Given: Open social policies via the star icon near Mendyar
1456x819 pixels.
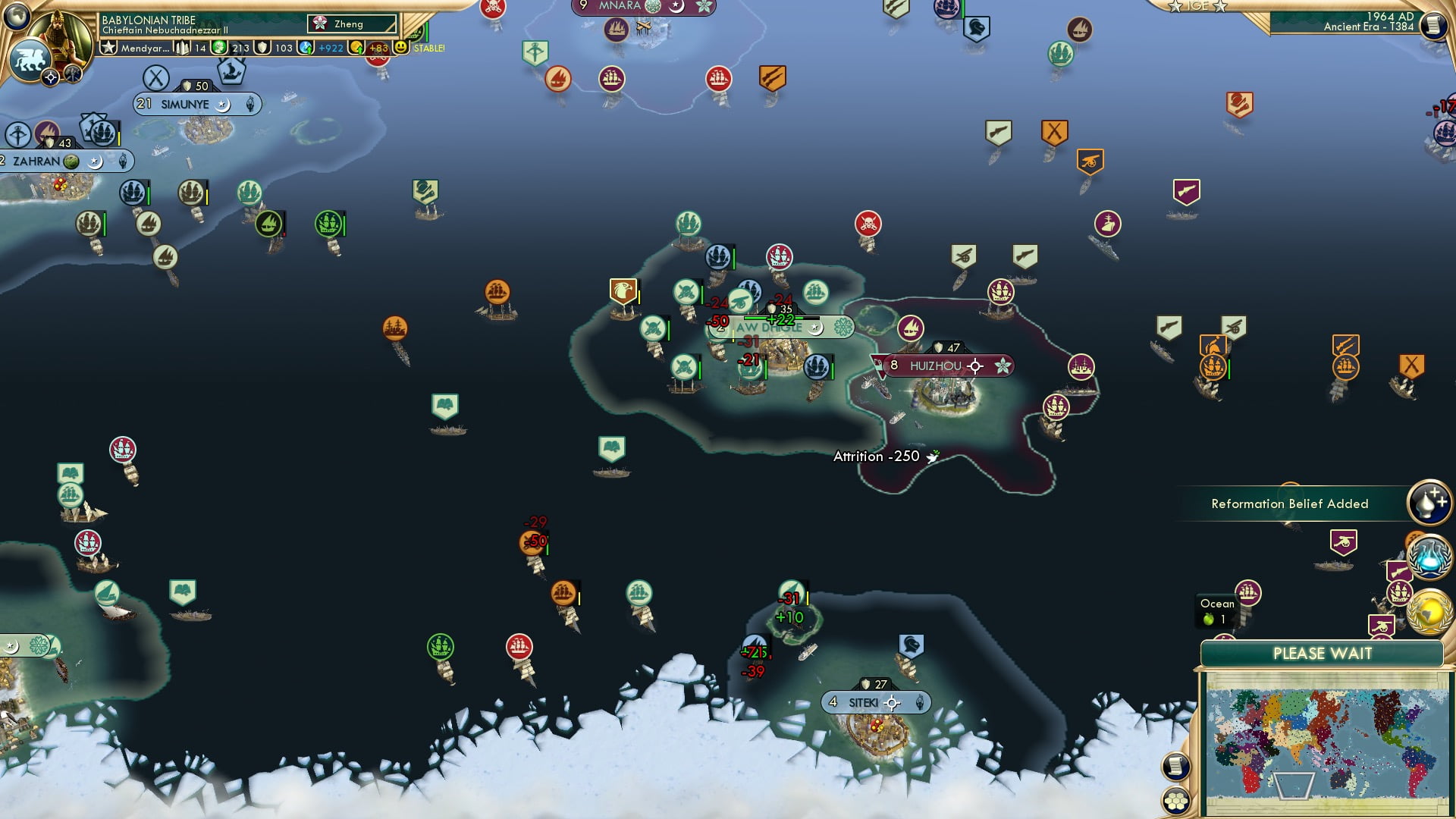Looking at the screenshot, I should [109, 47].
